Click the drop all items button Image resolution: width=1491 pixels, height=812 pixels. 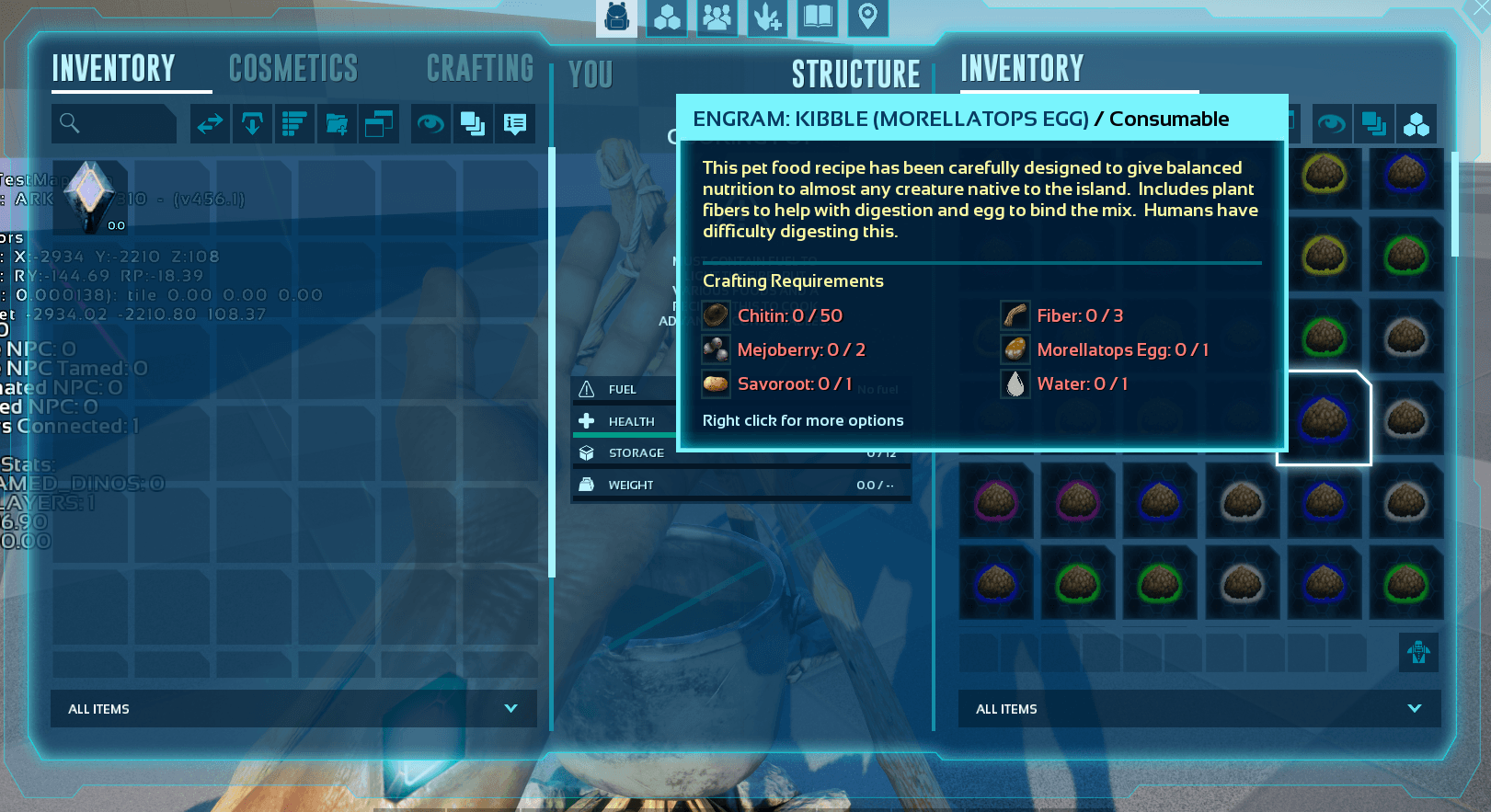252,123
